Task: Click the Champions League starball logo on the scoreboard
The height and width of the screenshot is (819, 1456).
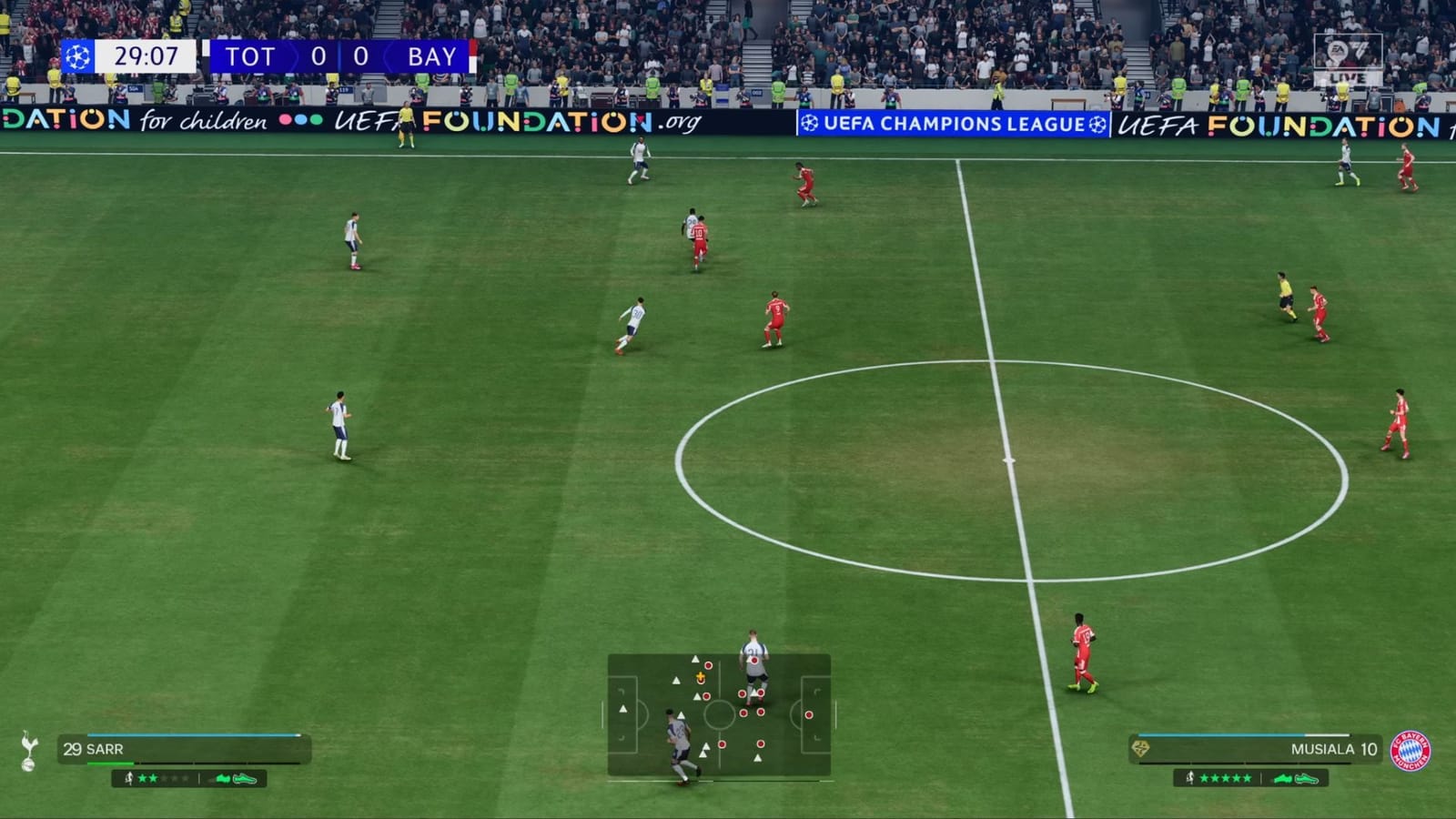Action: [77, 57]
